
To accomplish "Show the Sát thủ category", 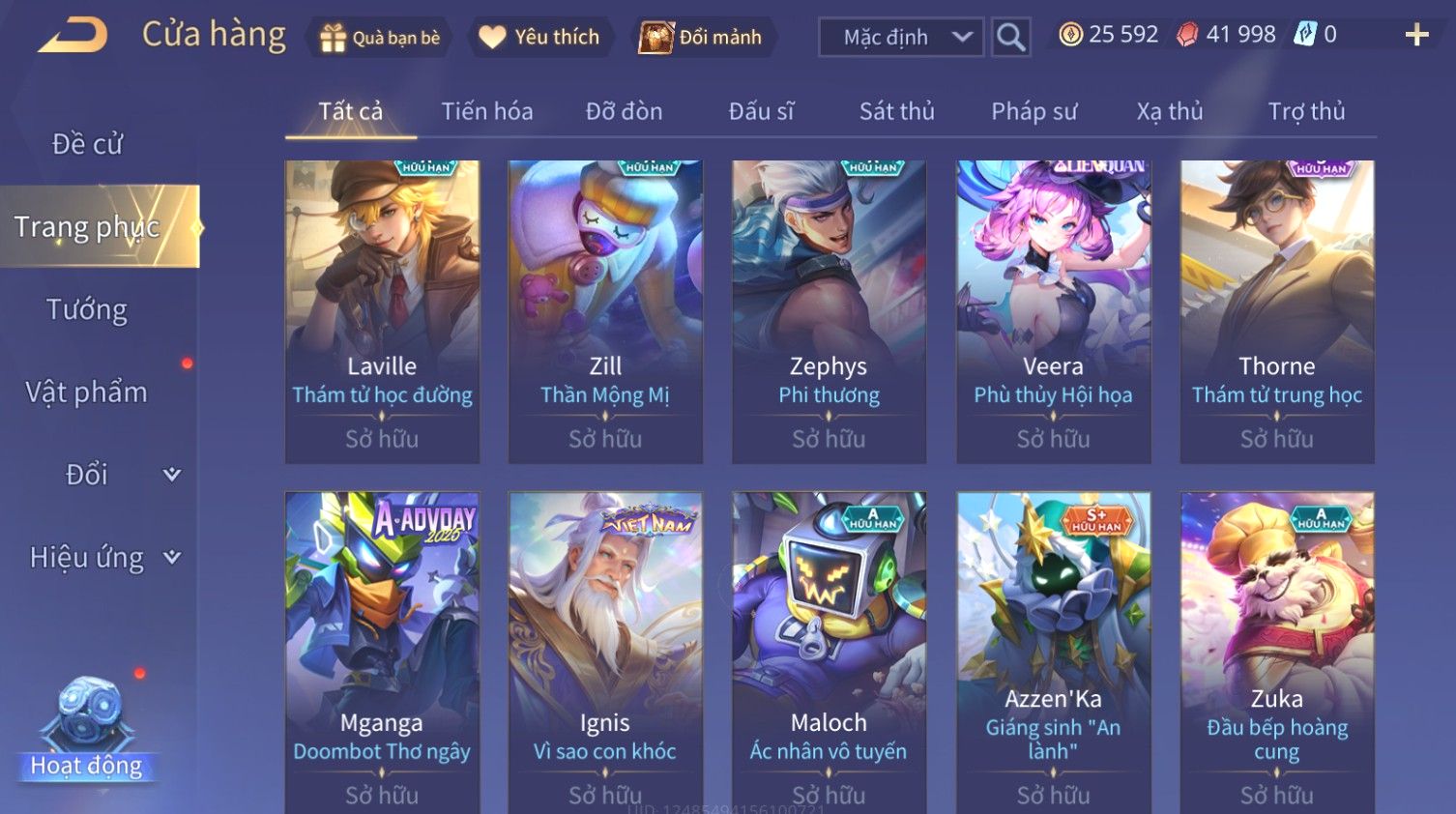I will coord(896,111).
